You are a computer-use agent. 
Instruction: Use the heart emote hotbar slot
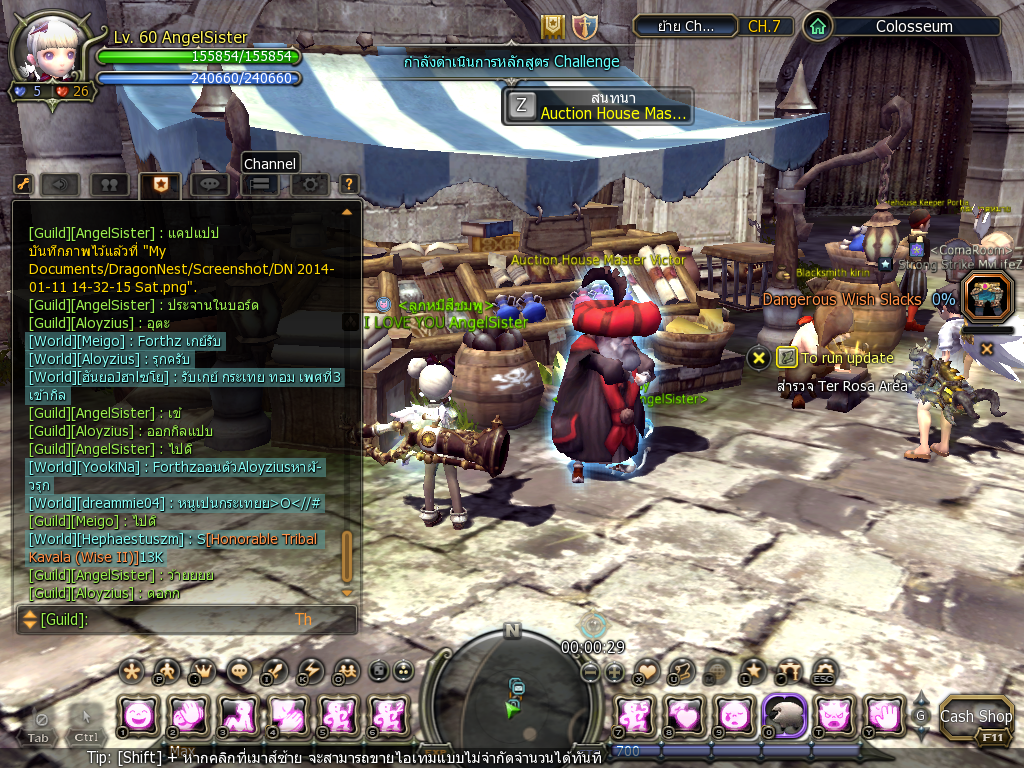685,715
